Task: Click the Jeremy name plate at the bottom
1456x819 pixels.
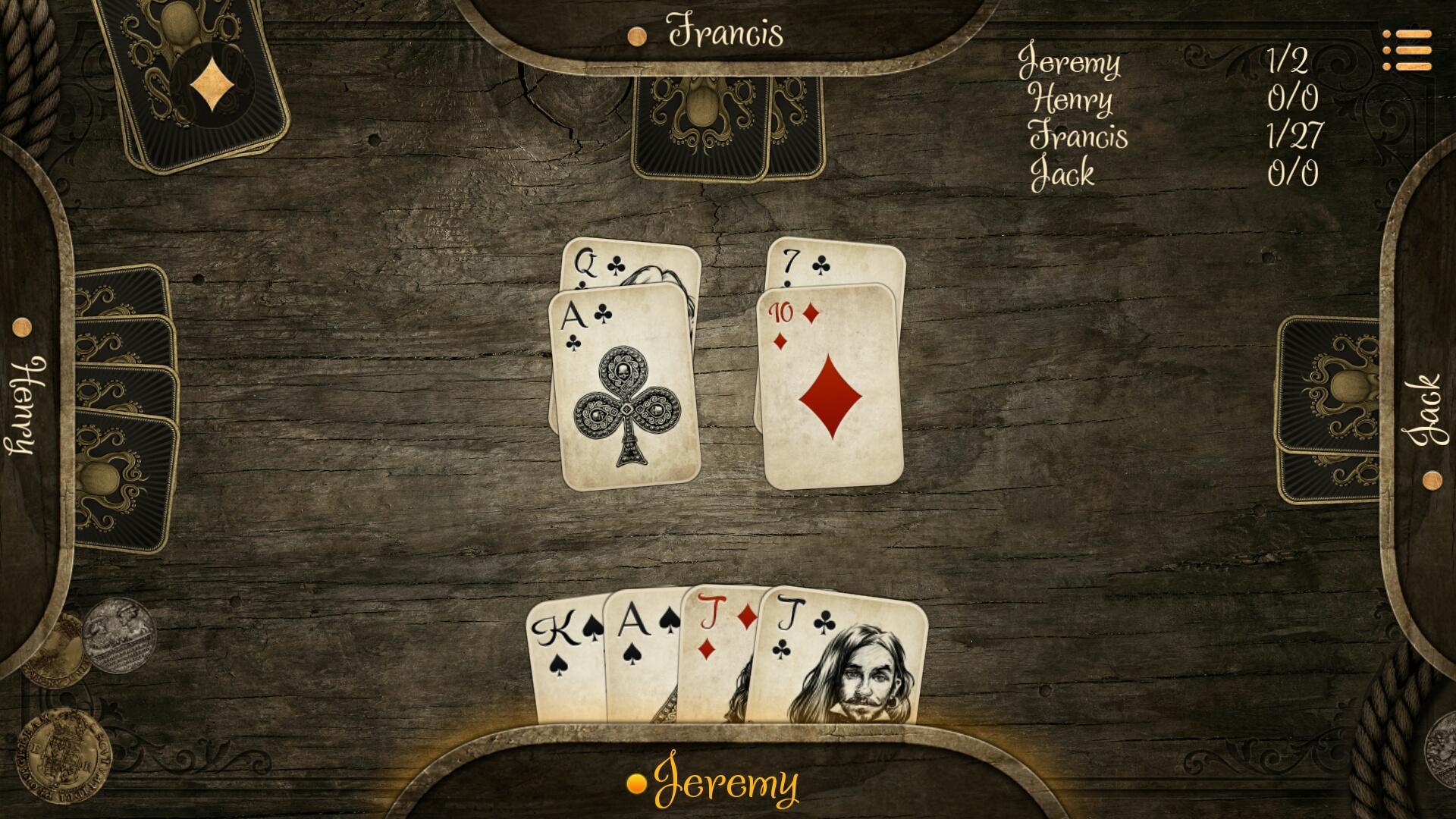Action: coord(728,780)
